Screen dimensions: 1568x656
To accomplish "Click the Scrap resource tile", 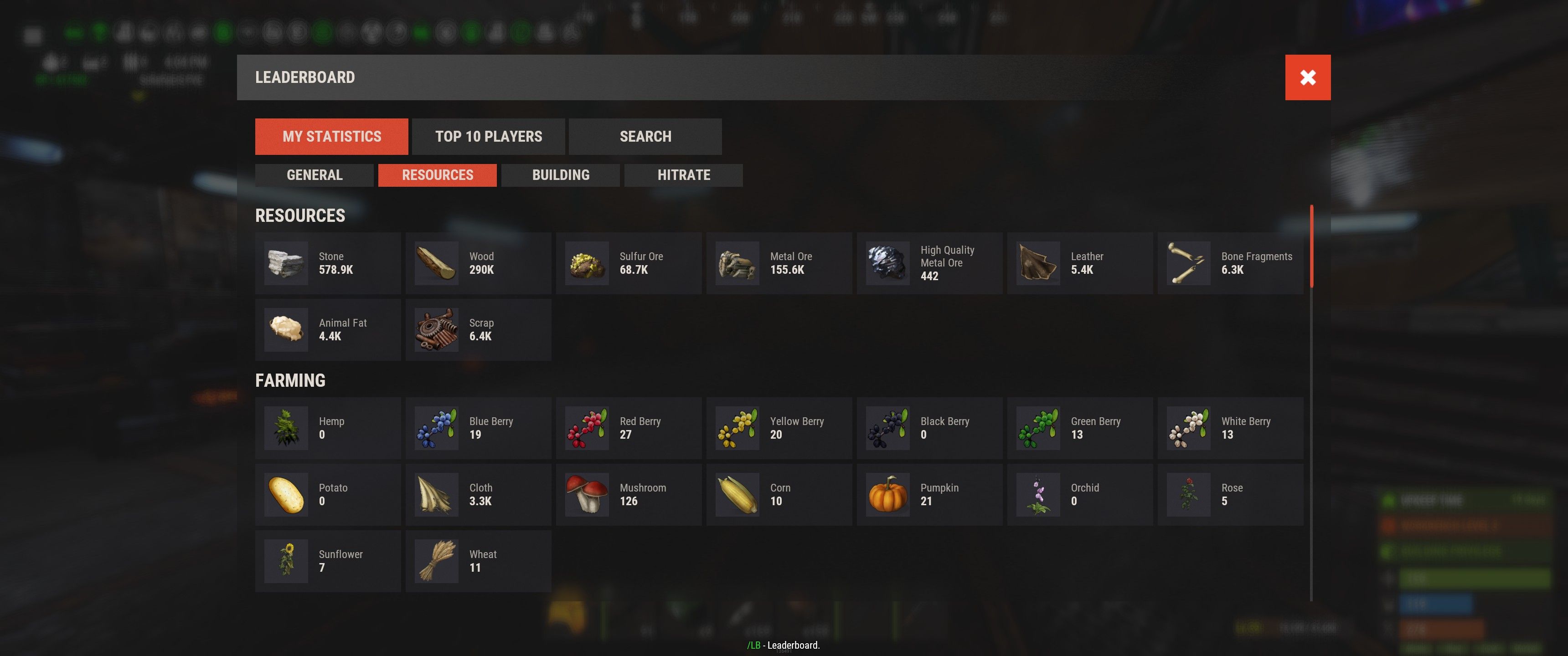I will (479, 330).
